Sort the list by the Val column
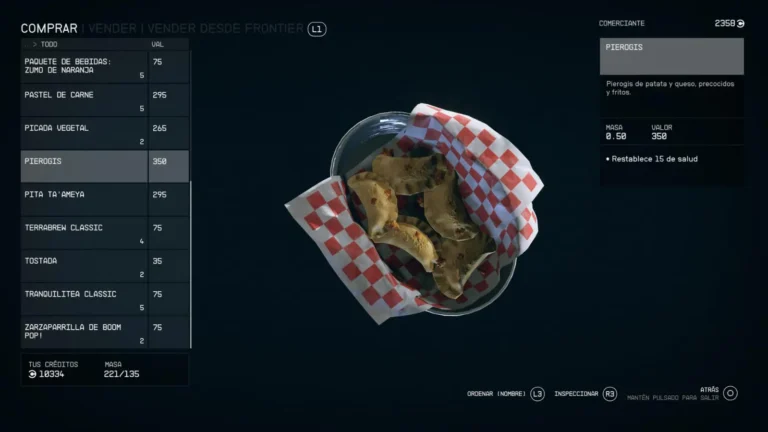 pyautogui.click(x=158, y=45)
